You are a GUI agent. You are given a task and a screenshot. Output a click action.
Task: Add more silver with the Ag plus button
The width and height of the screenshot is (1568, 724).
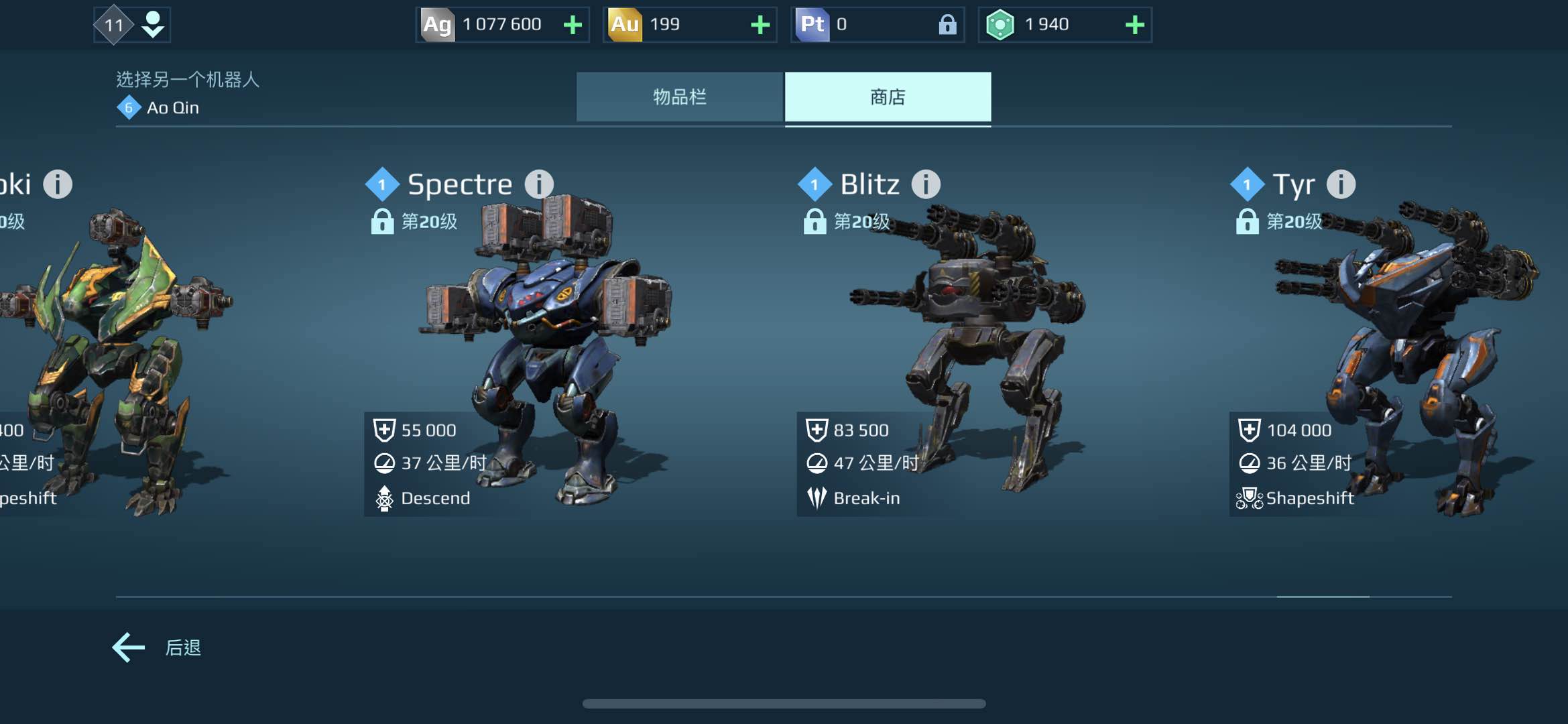(x=572, y=25)
